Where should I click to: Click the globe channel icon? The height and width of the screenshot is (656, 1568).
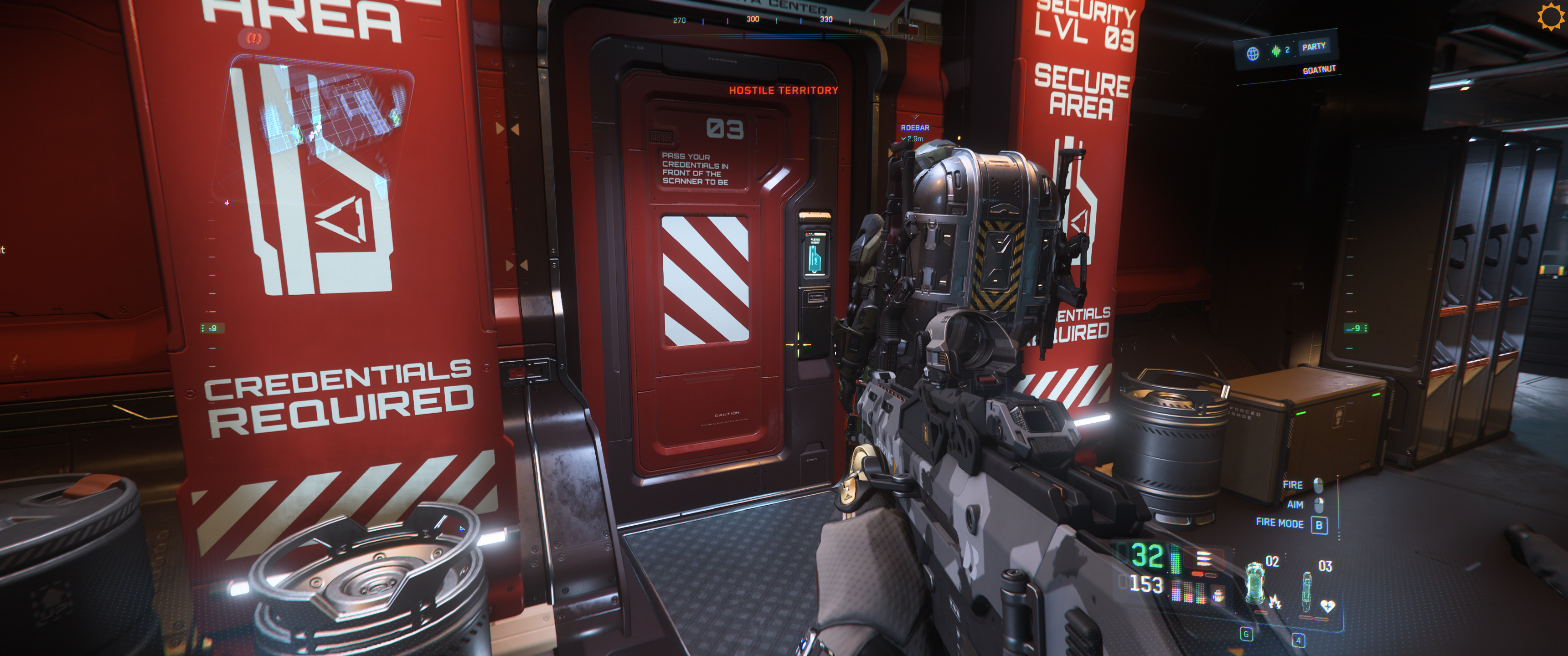1253,54
